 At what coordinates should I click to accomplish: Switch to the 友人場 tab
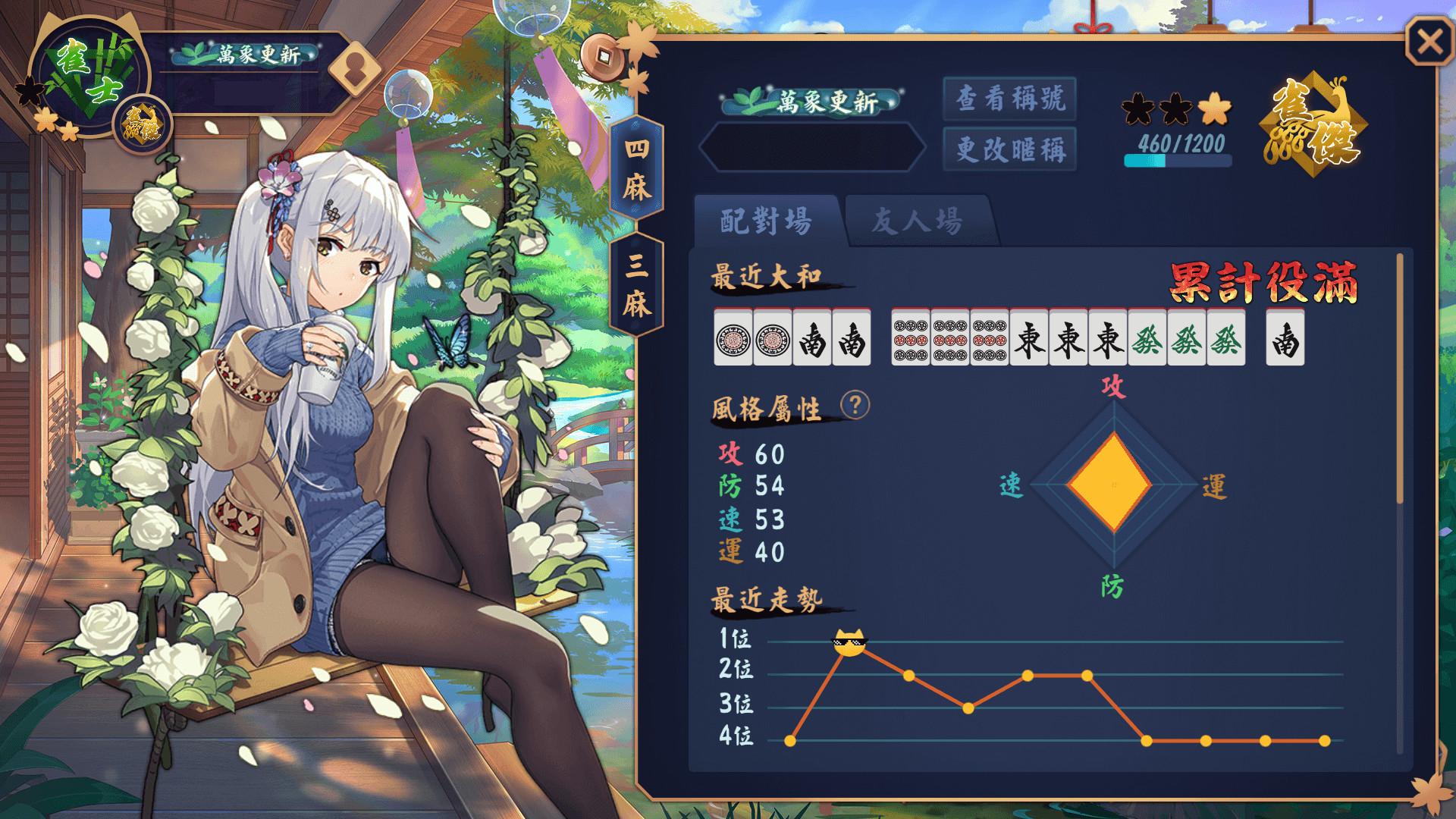pos(918,221)
